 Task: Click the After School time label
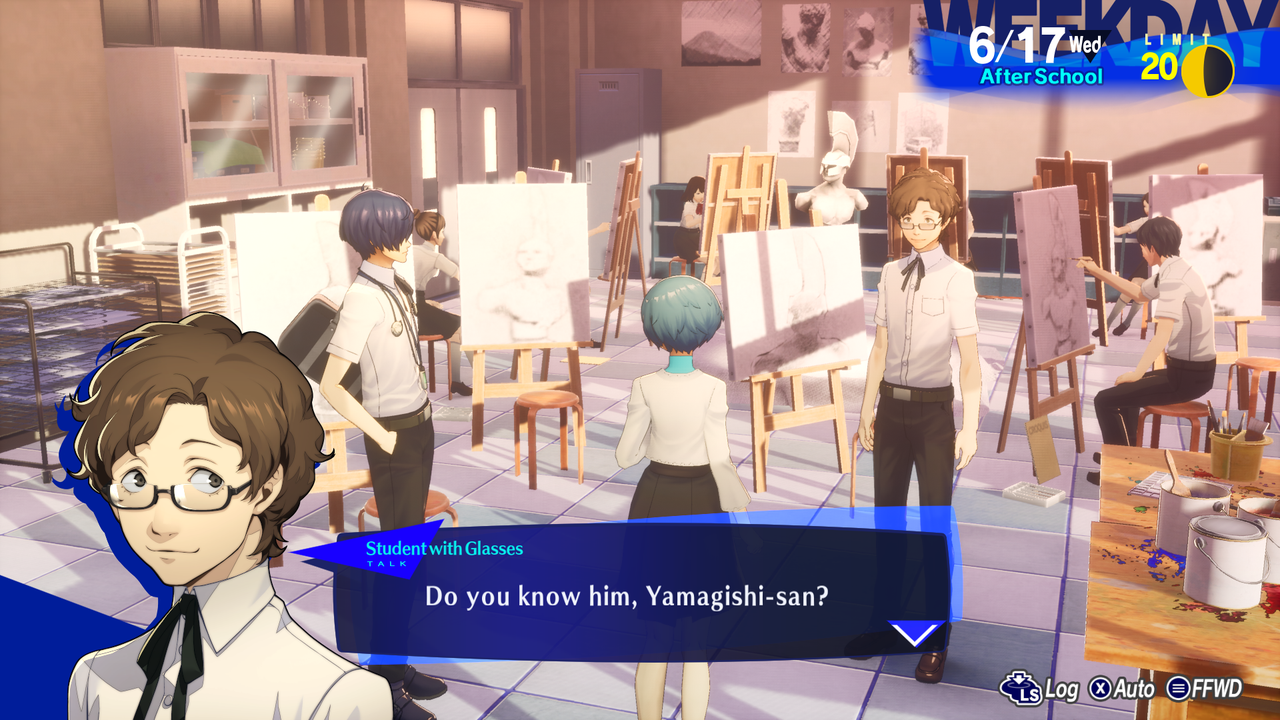pyautogui.click(x=1042, y=74)
